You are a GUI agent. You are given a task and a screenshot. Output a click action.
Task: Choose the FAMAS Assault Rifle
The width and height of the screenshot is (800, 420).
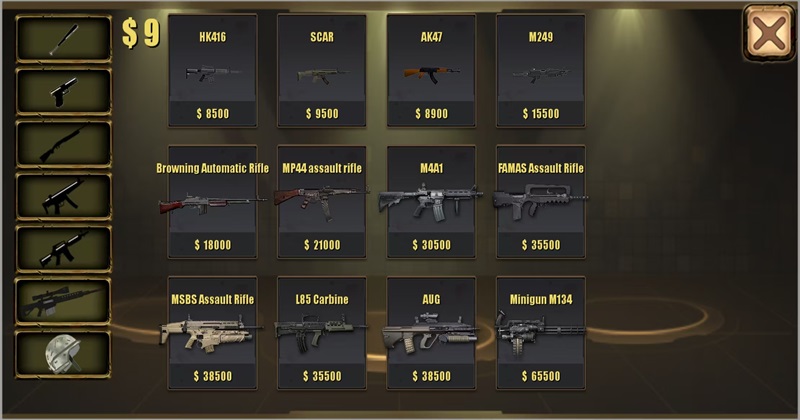pos(540,203)
